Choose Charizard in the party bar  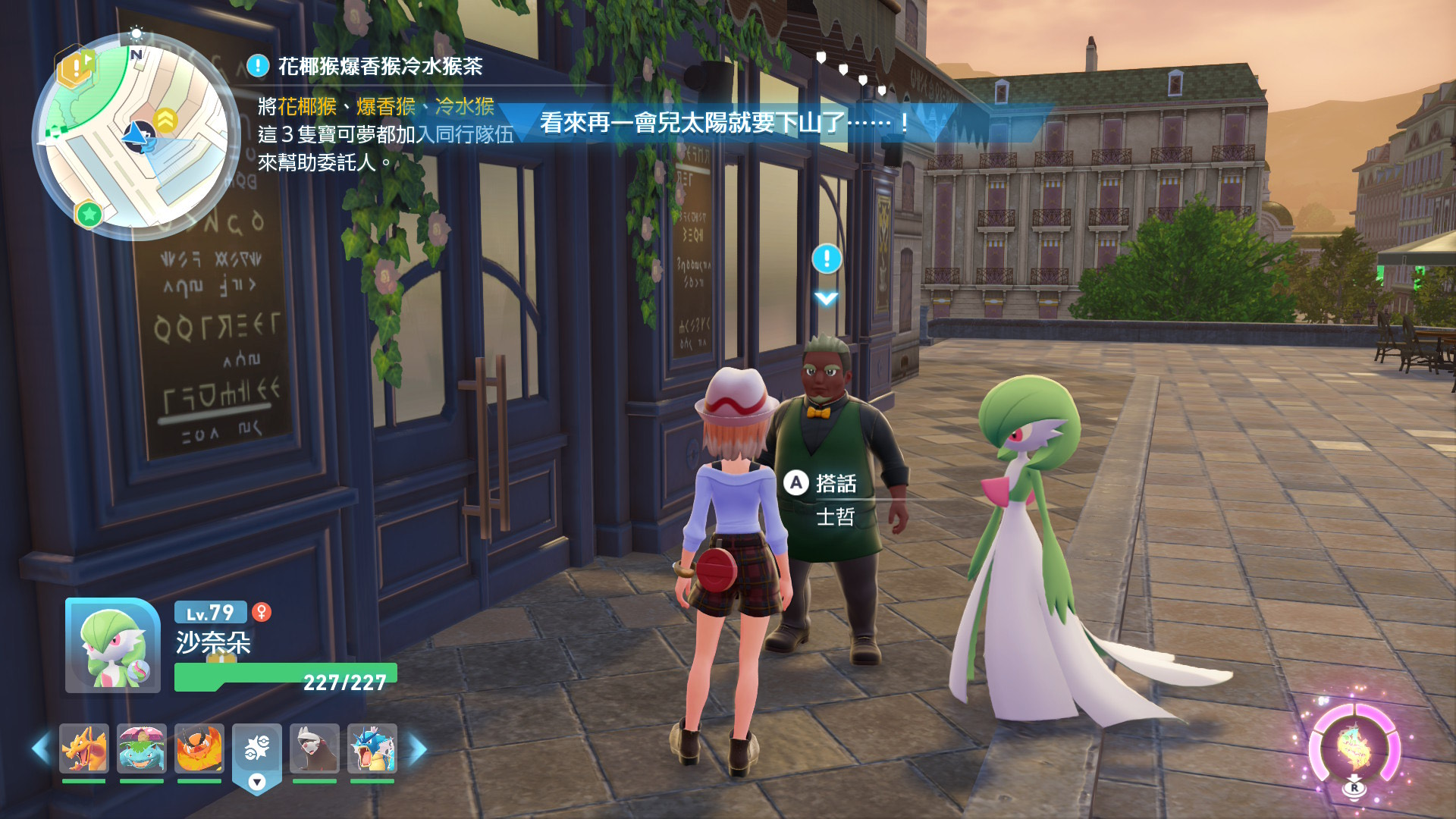[84, 748]
